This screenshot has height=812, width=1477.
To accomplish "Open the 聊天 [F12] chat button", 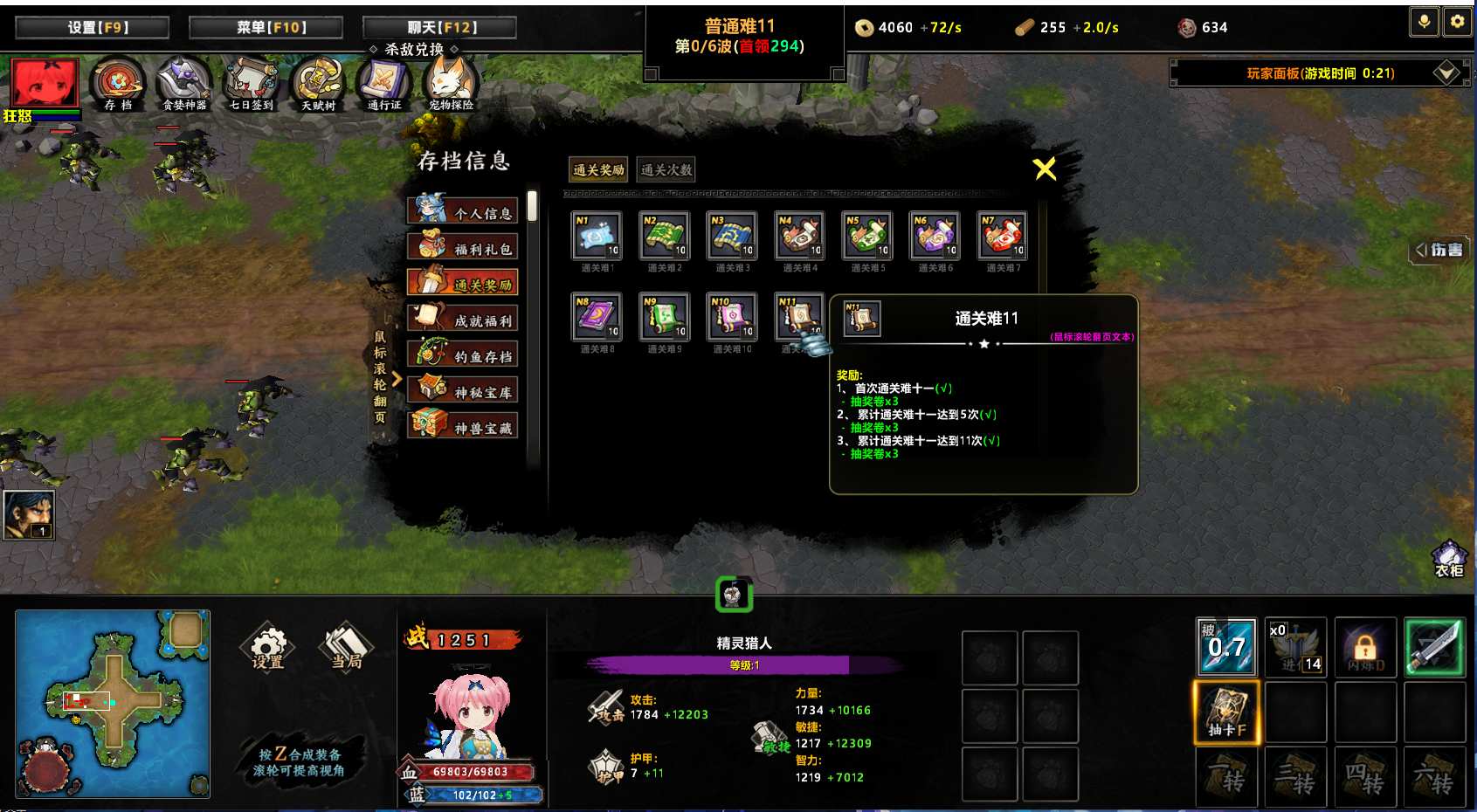I will click(x=439, y=28).
